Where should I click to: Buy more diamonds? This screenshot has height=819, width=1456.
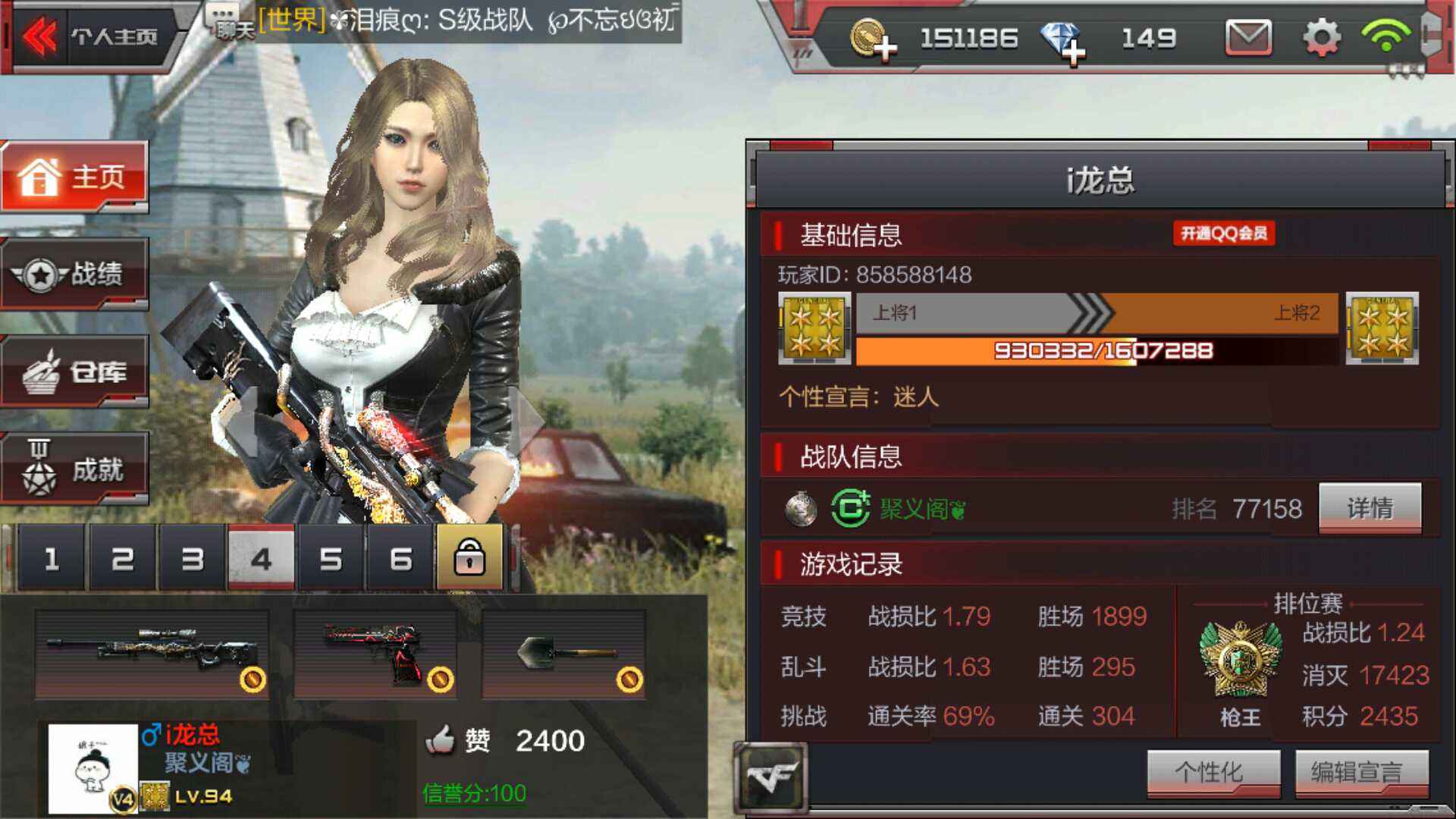pos(1063,39)
